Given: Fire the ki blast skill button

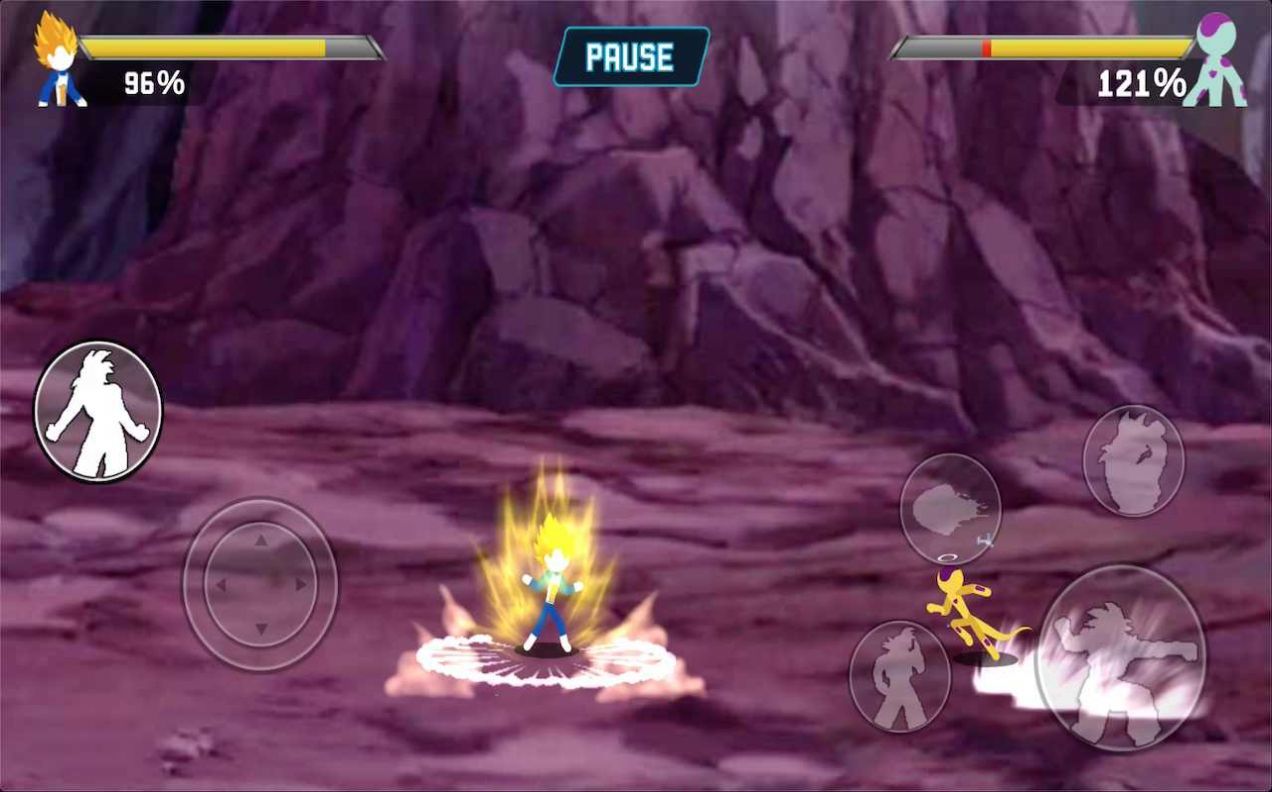Looking at the screenshot, I should (x=950, y=508).
